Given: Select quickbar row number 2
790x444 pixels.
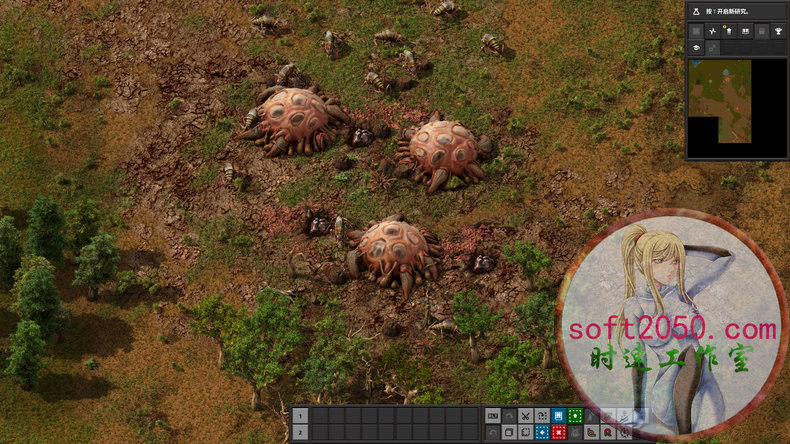Looking at the screenshot, I should 300,432.
